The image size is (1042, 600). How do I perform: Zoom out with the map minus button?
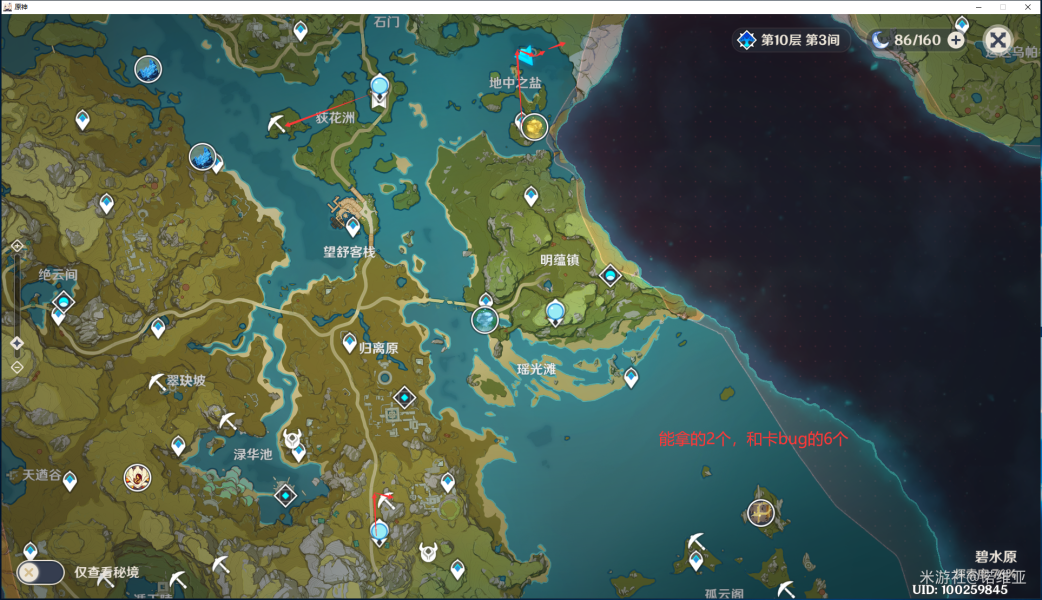tap(17, 367)
